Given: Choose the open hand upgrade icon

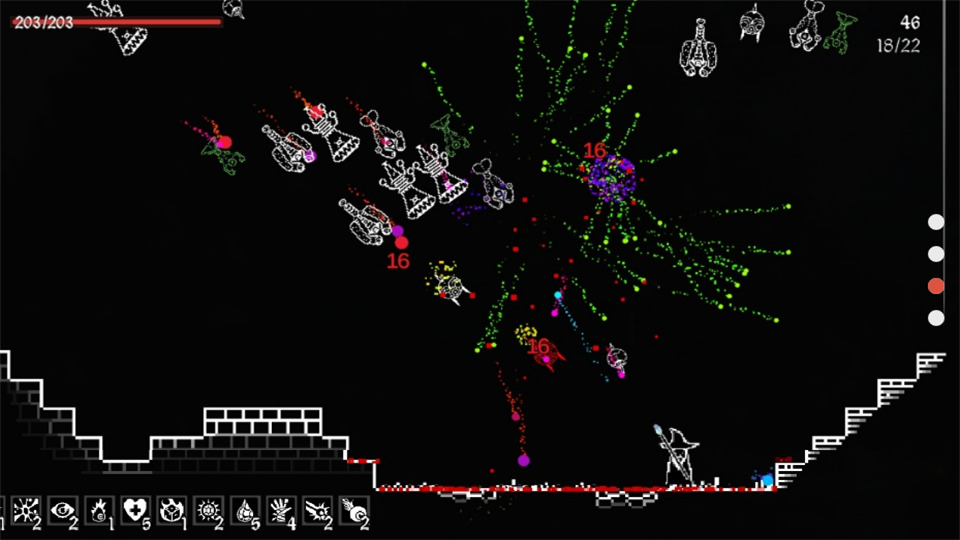Looking at the screenshot, I should (281, 510).
